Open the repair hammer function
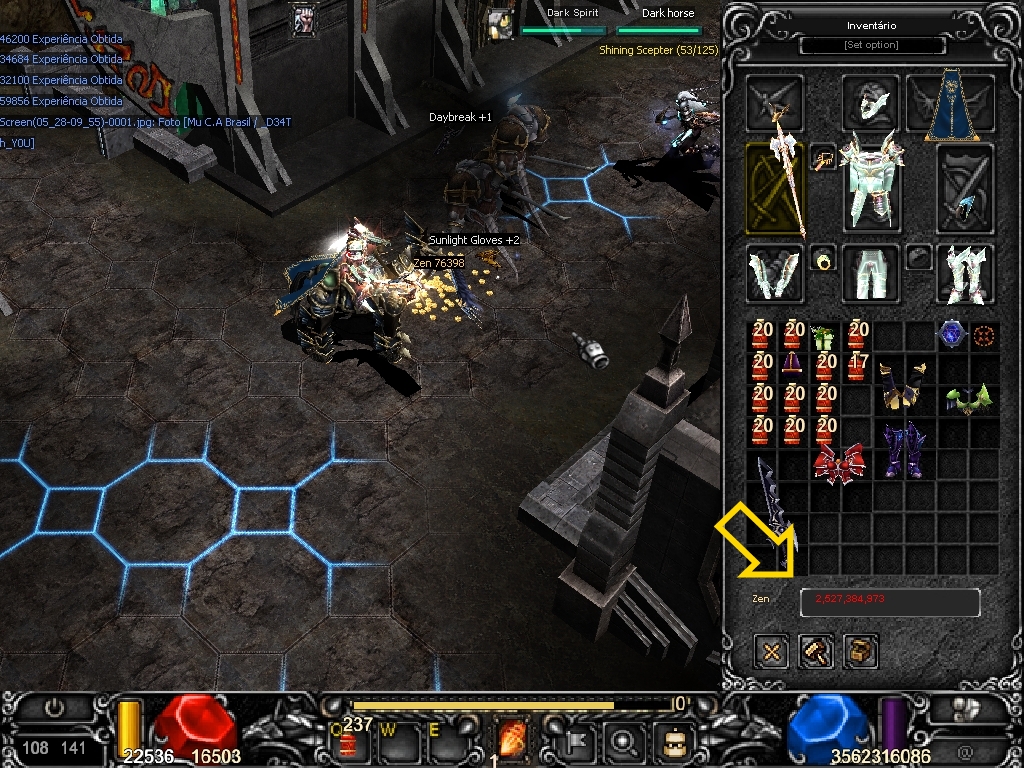Image resolution: width=1024 pixels, height=768 pixels. 816,652
